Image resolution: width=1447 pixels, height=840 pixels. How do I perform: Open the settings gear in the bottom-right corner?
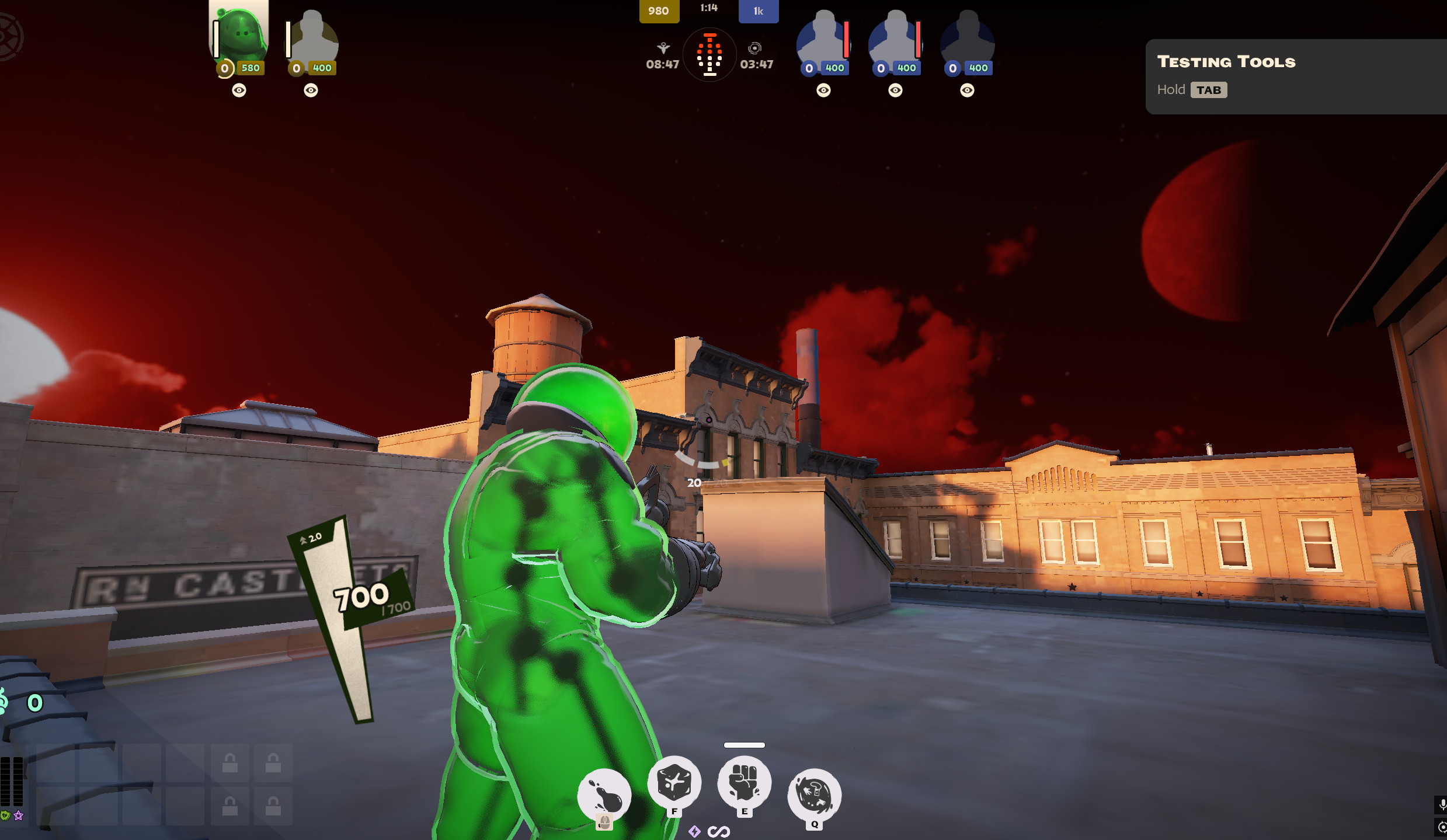(x=1443, y=827)
